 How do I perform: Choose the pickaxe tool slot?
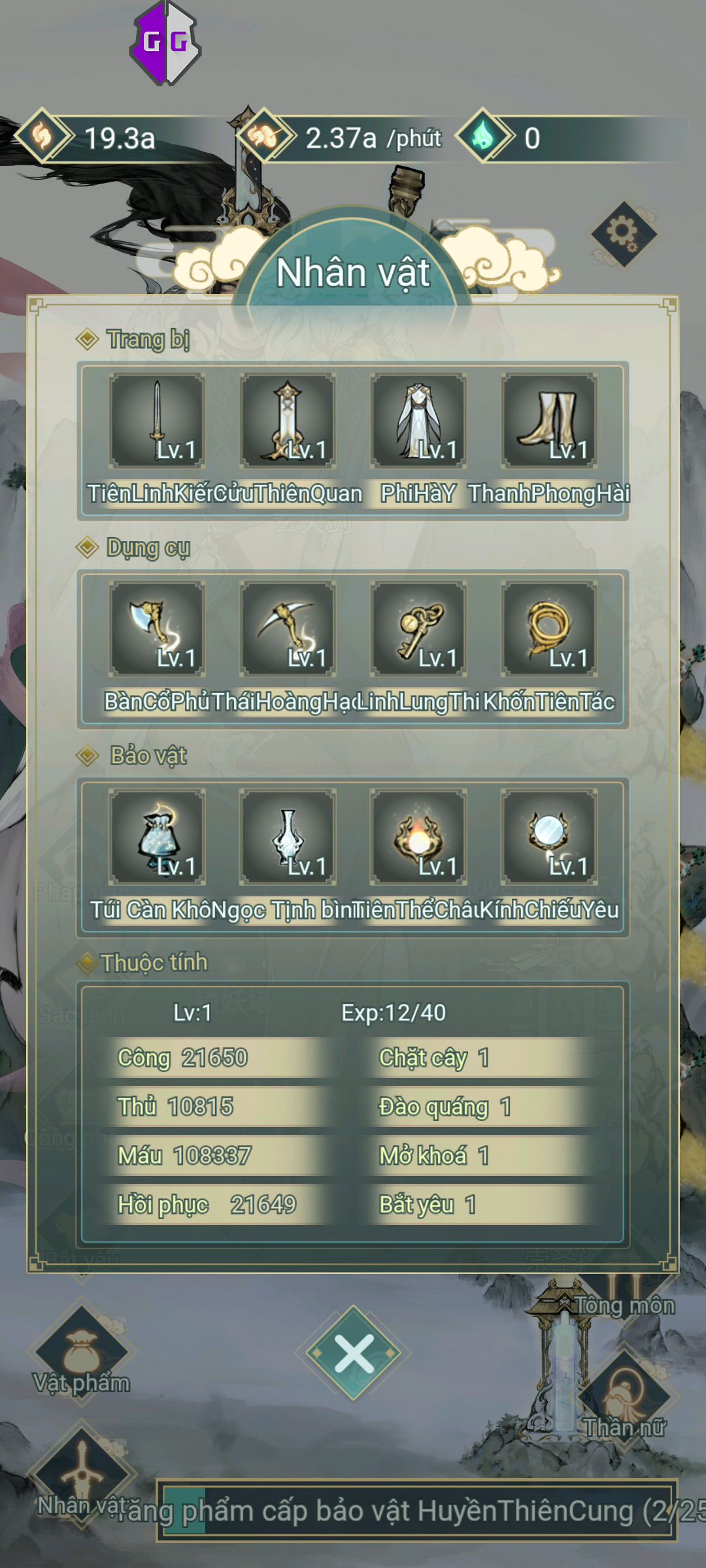coord(288,629)
